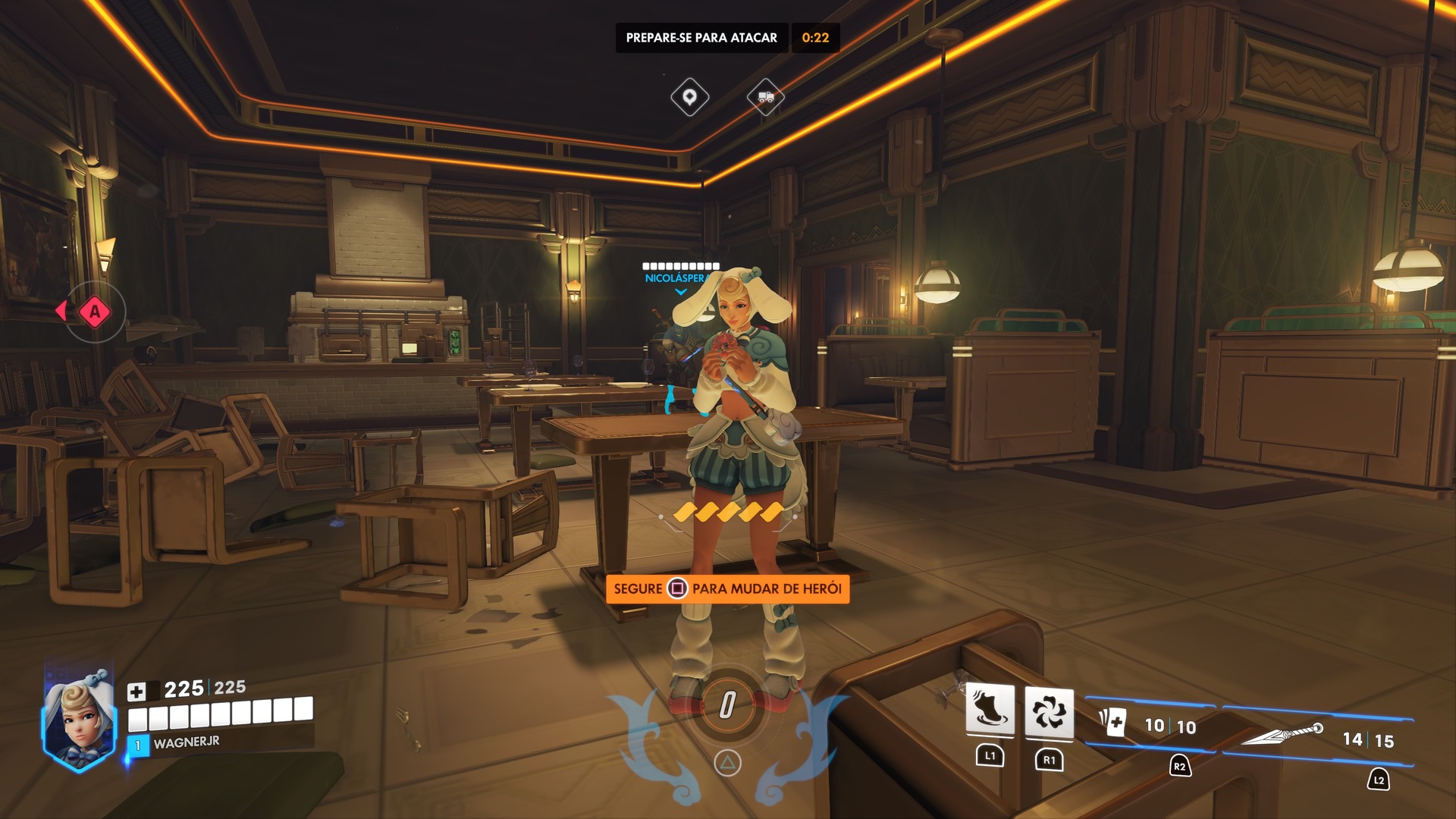Click the location pin objective marker
This screenshot has height=819, width=1456.
pos(689,97)
